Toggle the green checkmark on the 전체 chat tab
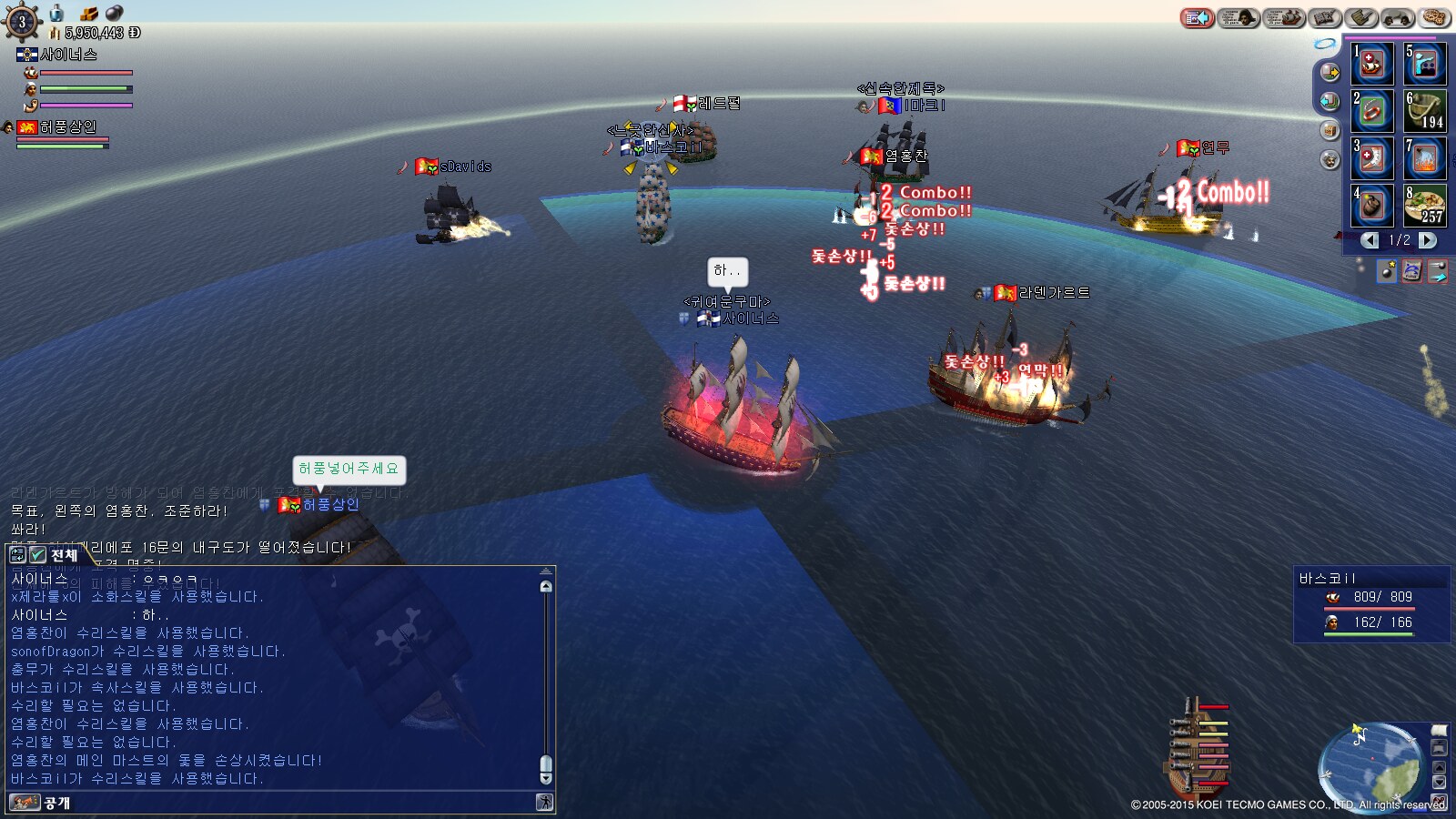 [x=37, y=554]
